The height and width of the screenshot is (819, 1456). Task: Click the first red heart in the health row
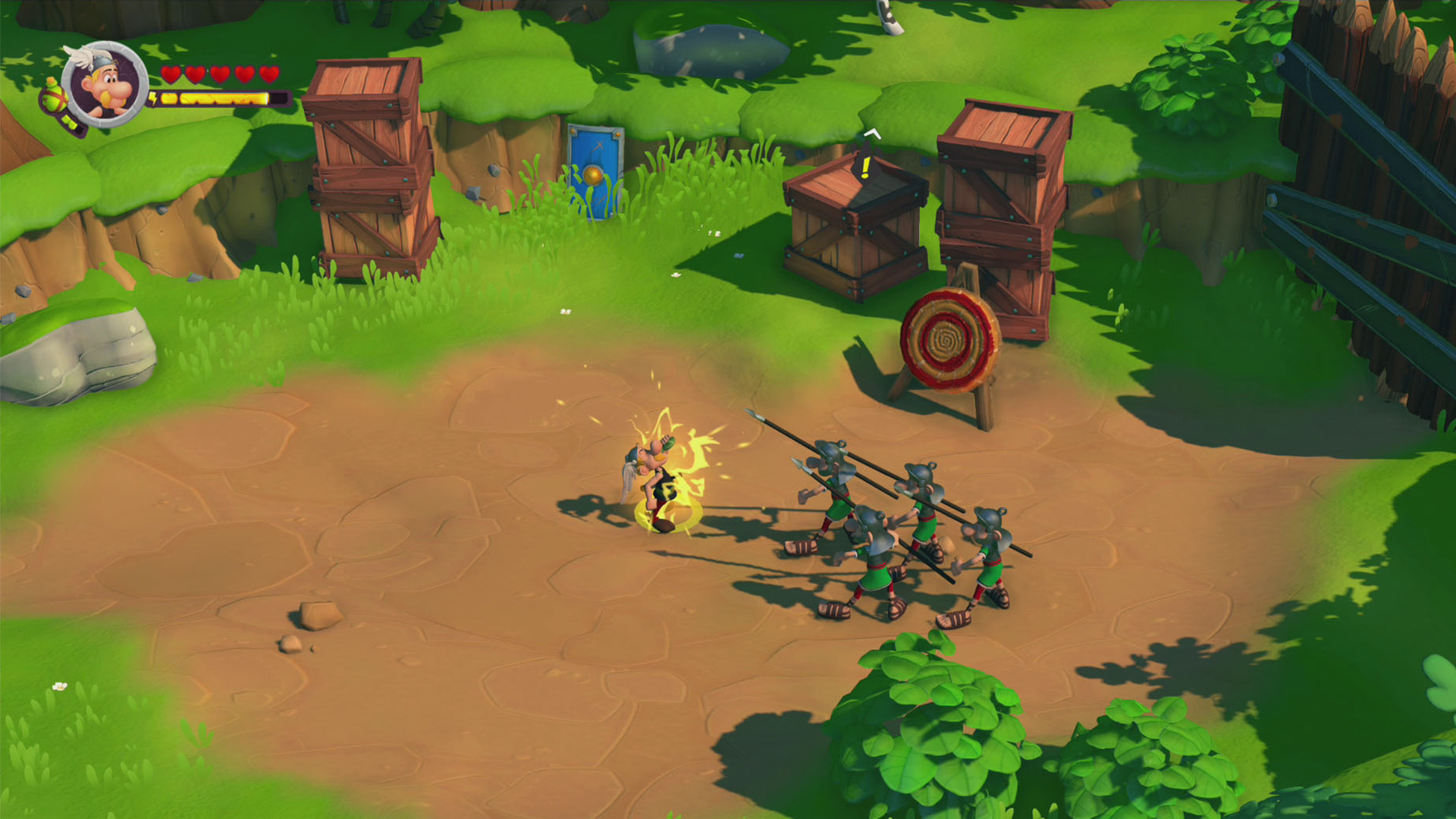pos(171,74)
